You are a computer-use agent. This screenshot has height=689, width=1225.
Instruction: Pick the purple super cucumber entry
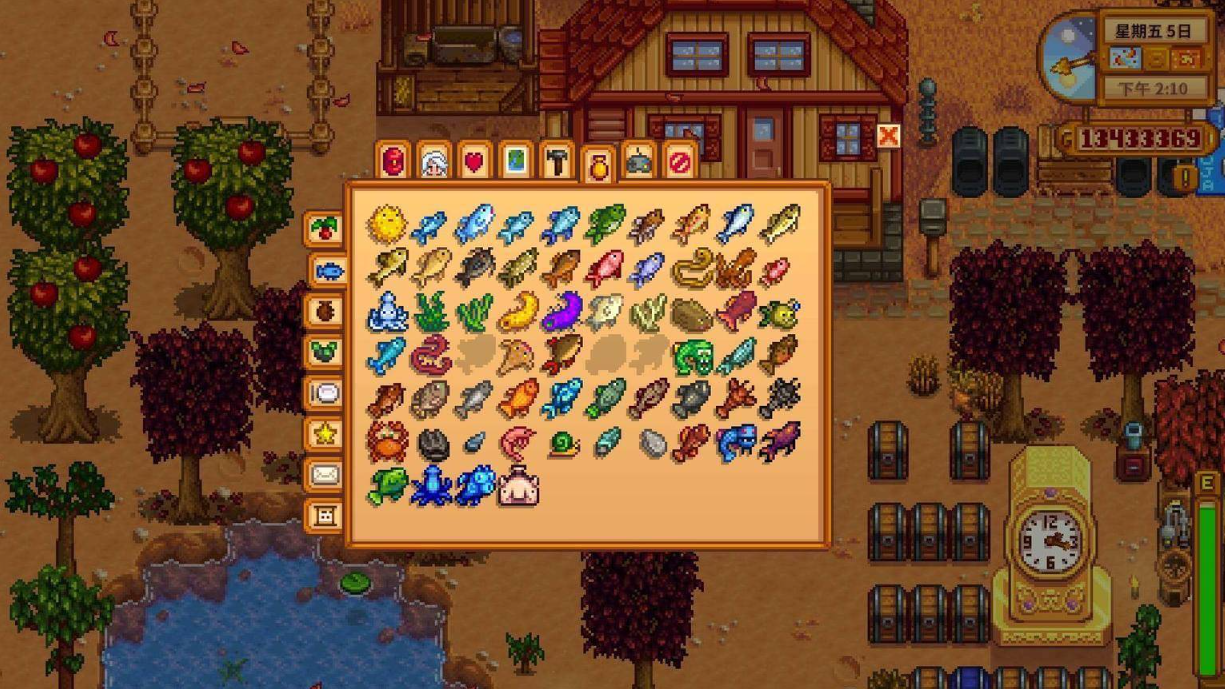tap(562, 311)
